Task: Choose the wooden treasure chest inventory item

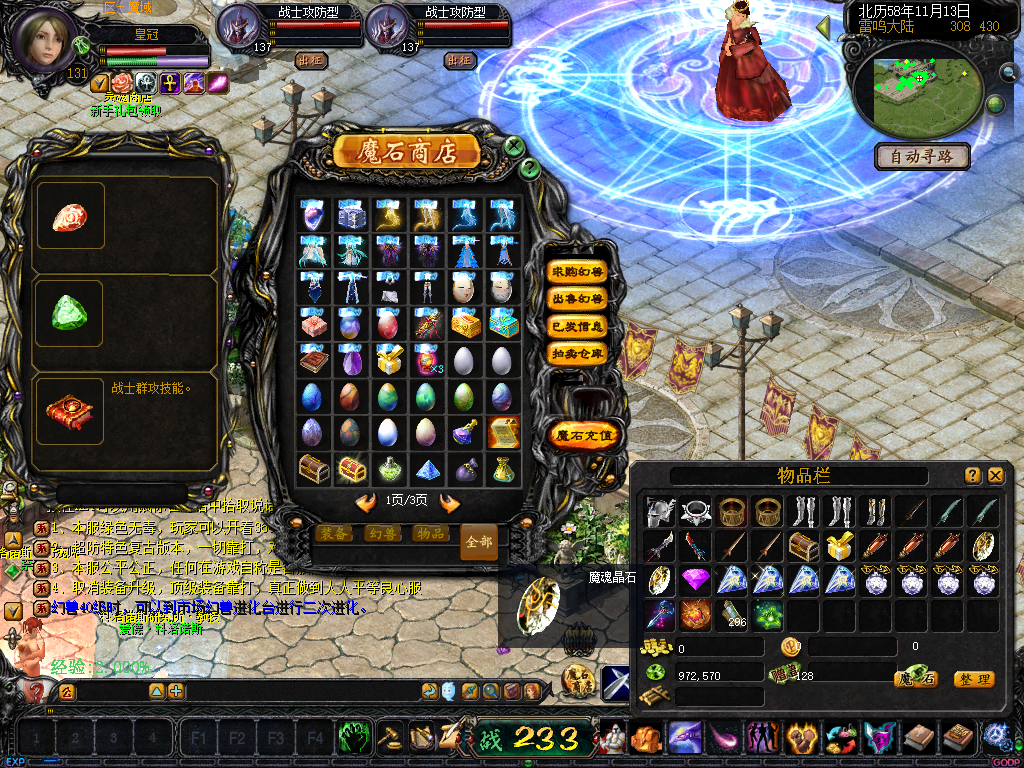Action: point(803,546)
